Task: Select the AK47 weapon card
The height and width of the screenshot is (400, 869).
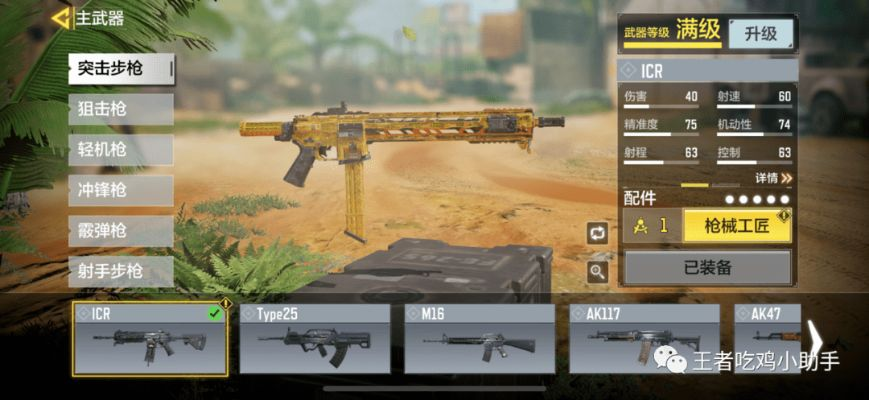Action: 768,339
